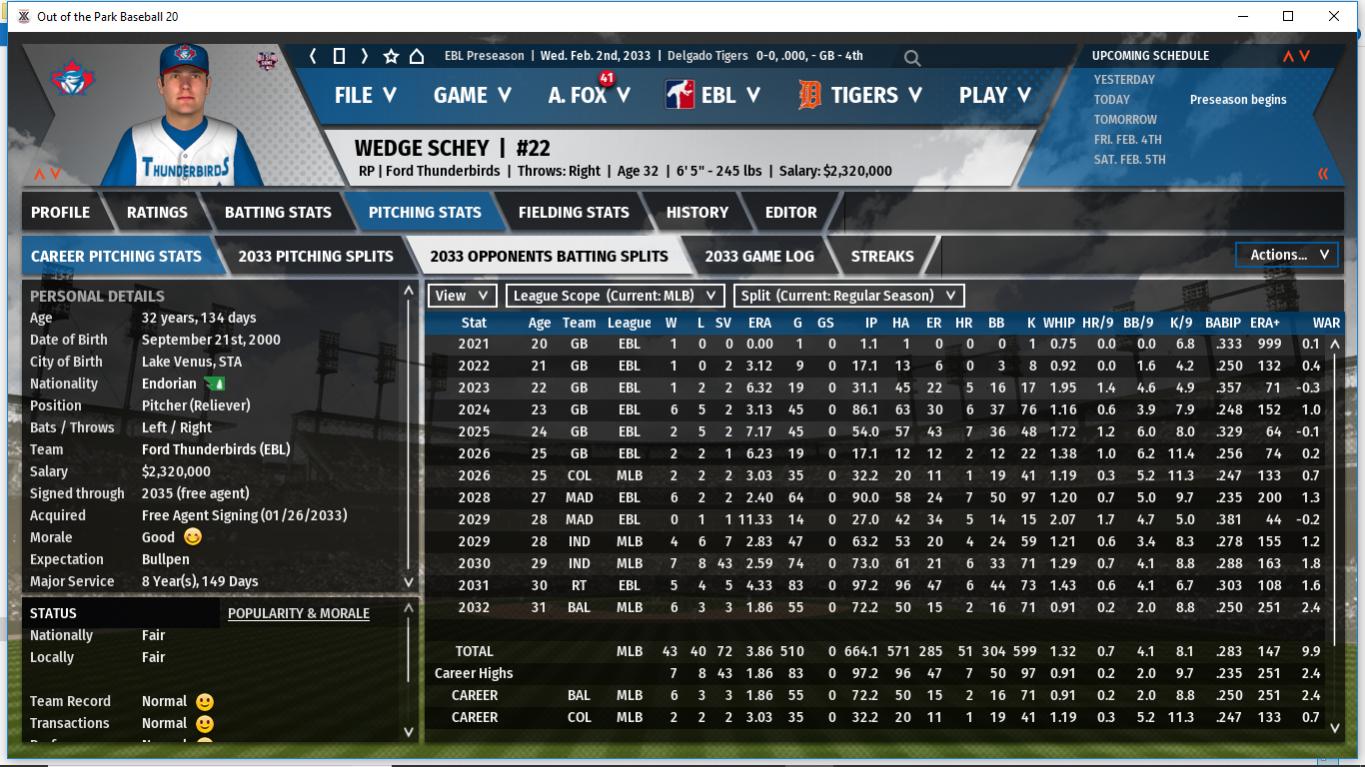This screenshot has width=1365, height=767.
Task: Open the EBL league menu
Action: 713,96
